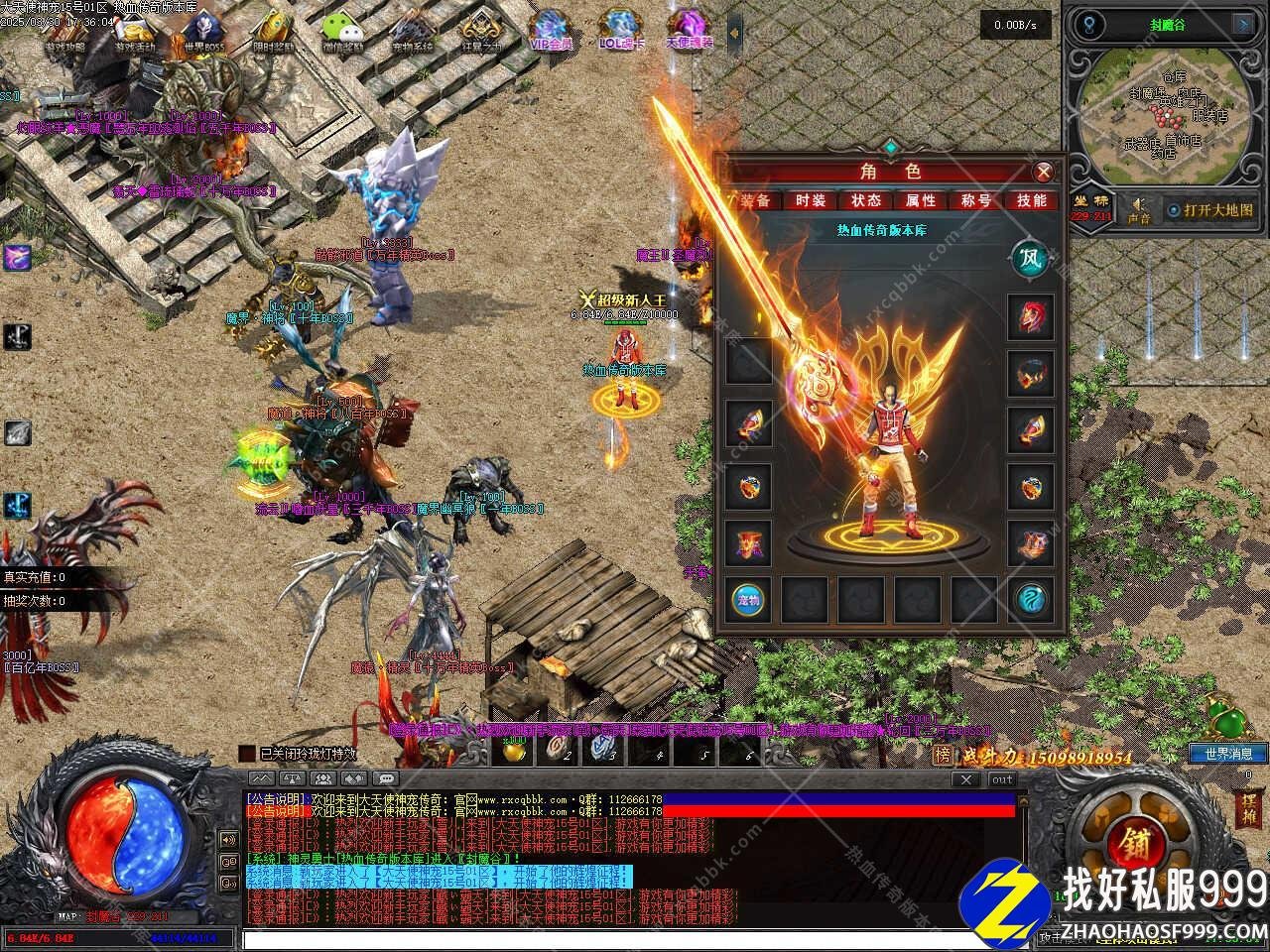Image resolution: width=1270 pixels, height=952 pixels.
Task: Show the 属性 attributes tab
Action: coord(921,200)
